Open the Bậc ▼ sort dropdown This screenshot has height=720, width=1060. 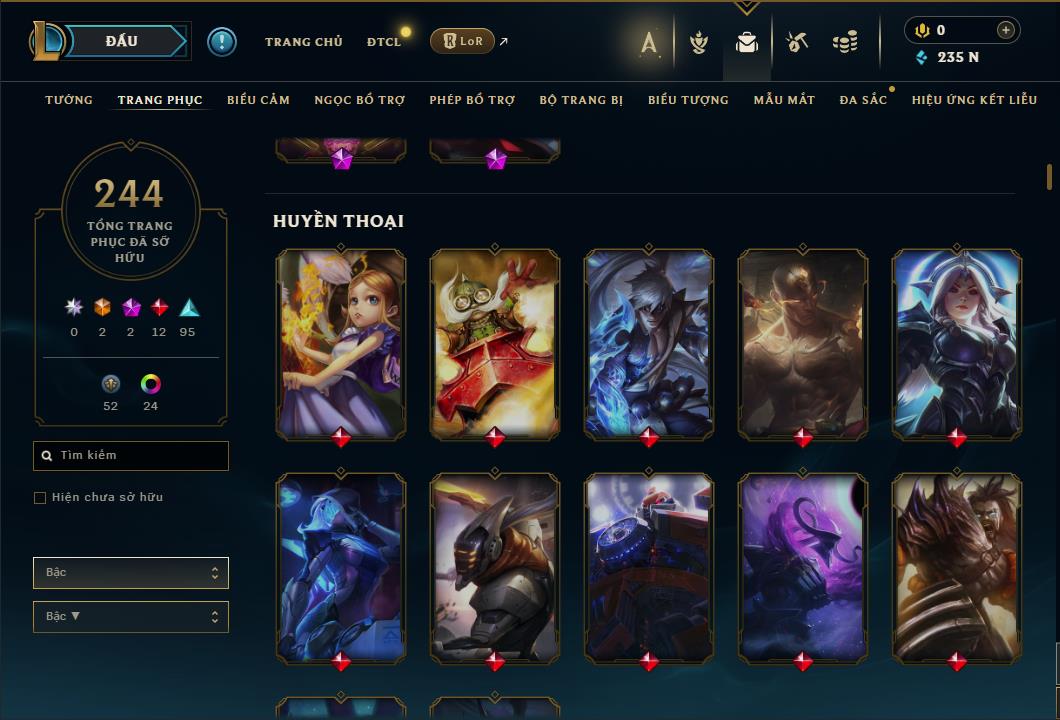131,617
